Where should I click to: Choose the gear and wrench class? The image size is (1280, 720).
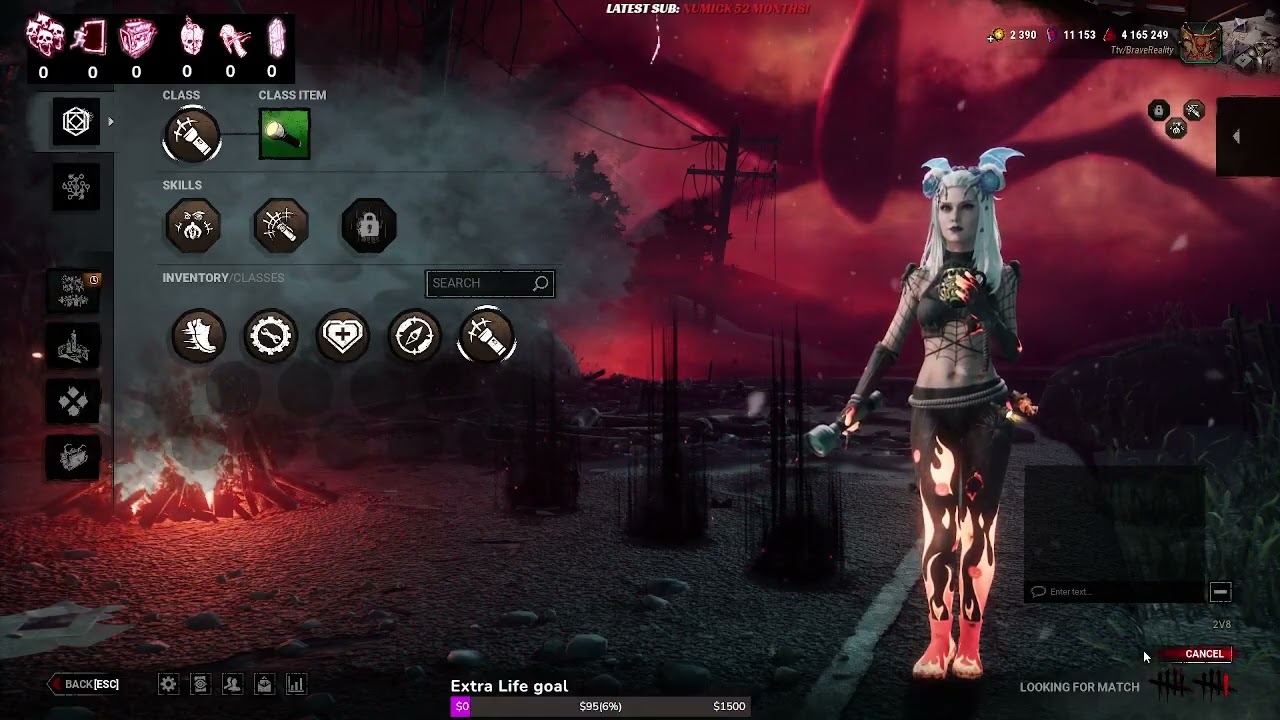(x=271, y=335)
